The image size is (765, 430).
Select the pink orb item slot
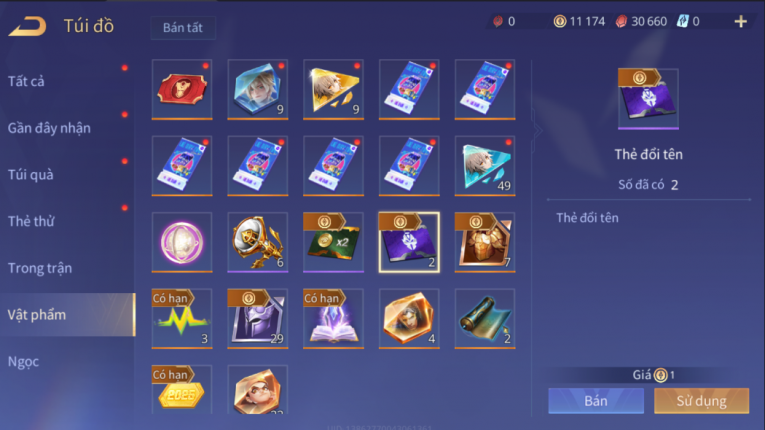click(182, 241)
